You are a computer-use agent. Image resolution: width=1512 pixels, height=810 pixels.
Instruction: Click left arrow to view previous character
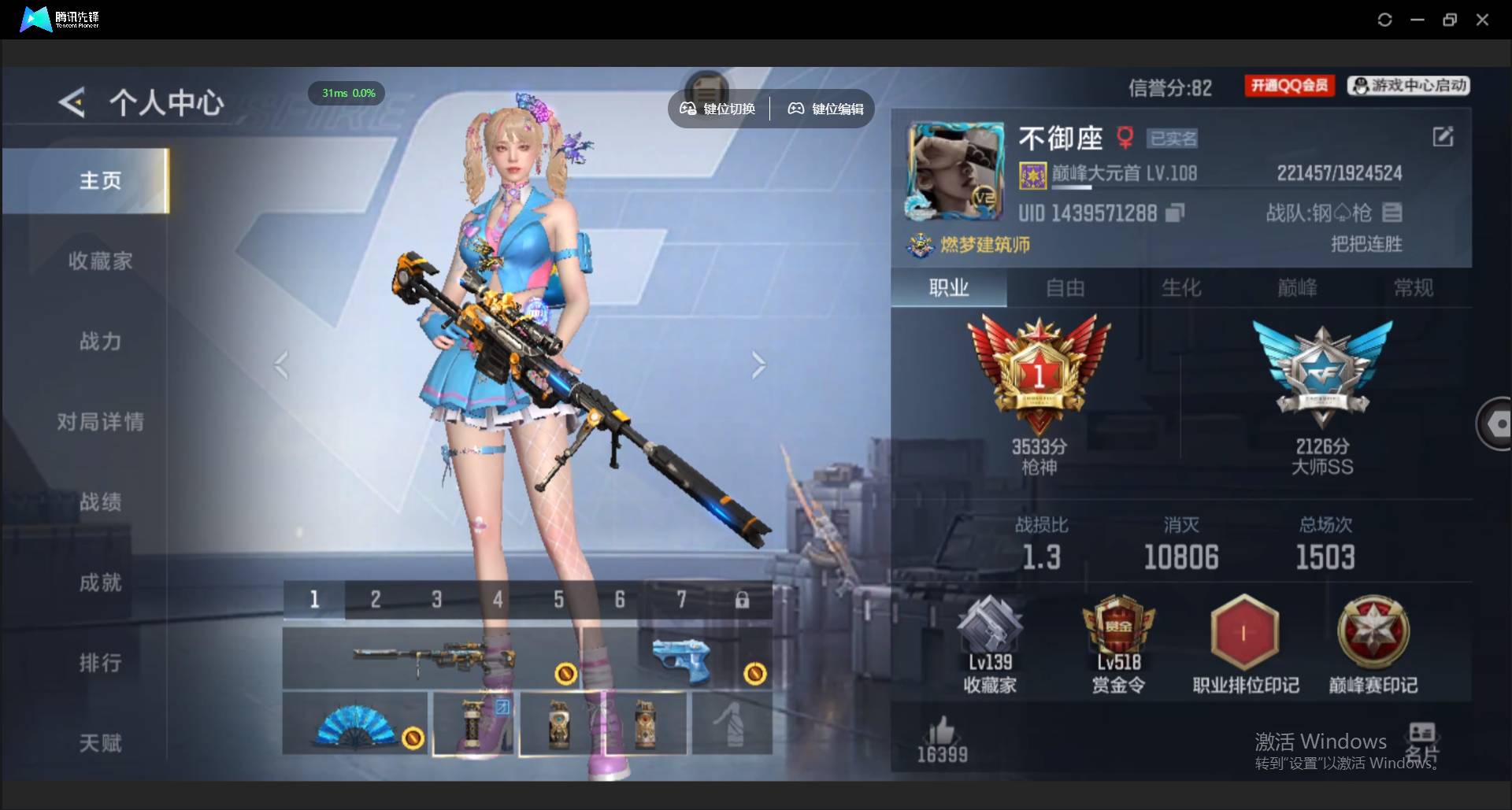pos(282,364)
